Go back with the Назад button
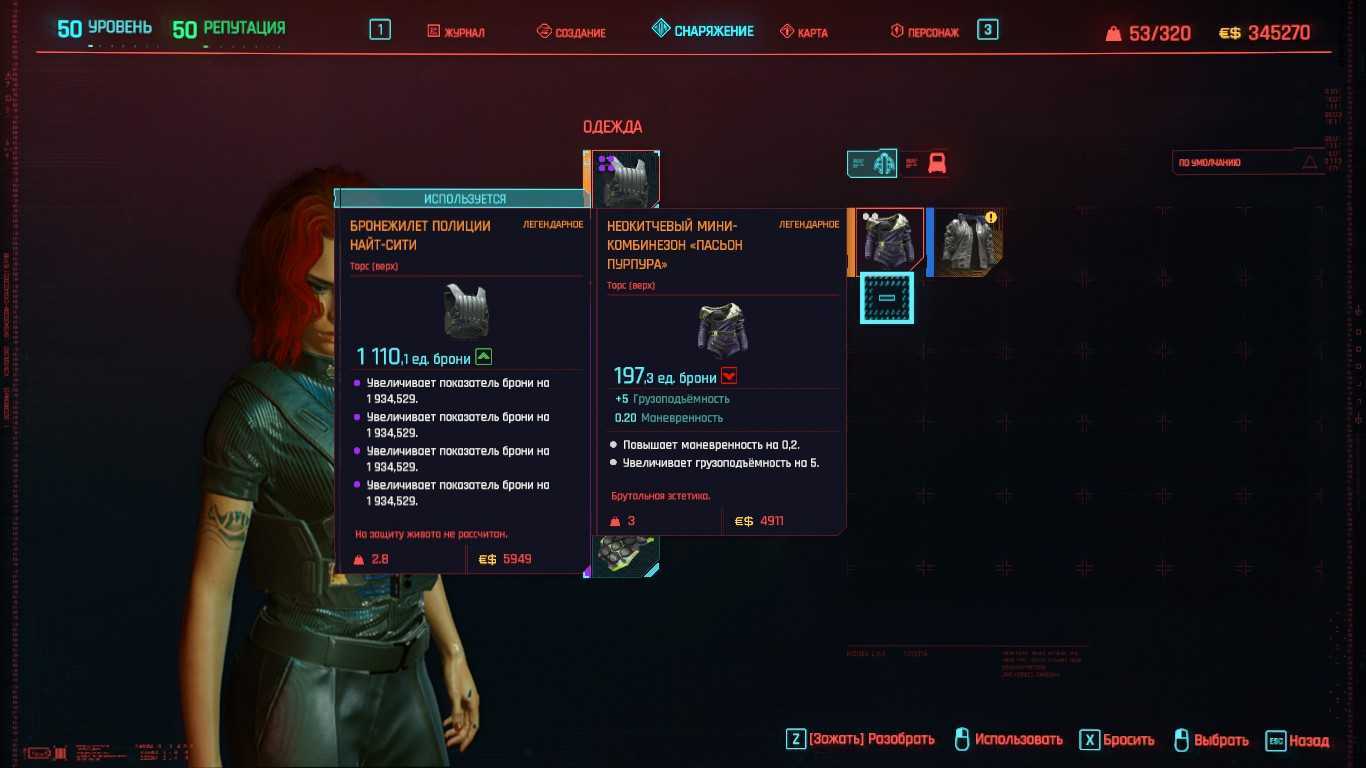This screenshot has width=1366, height=768. click(x=1298, y=741)
